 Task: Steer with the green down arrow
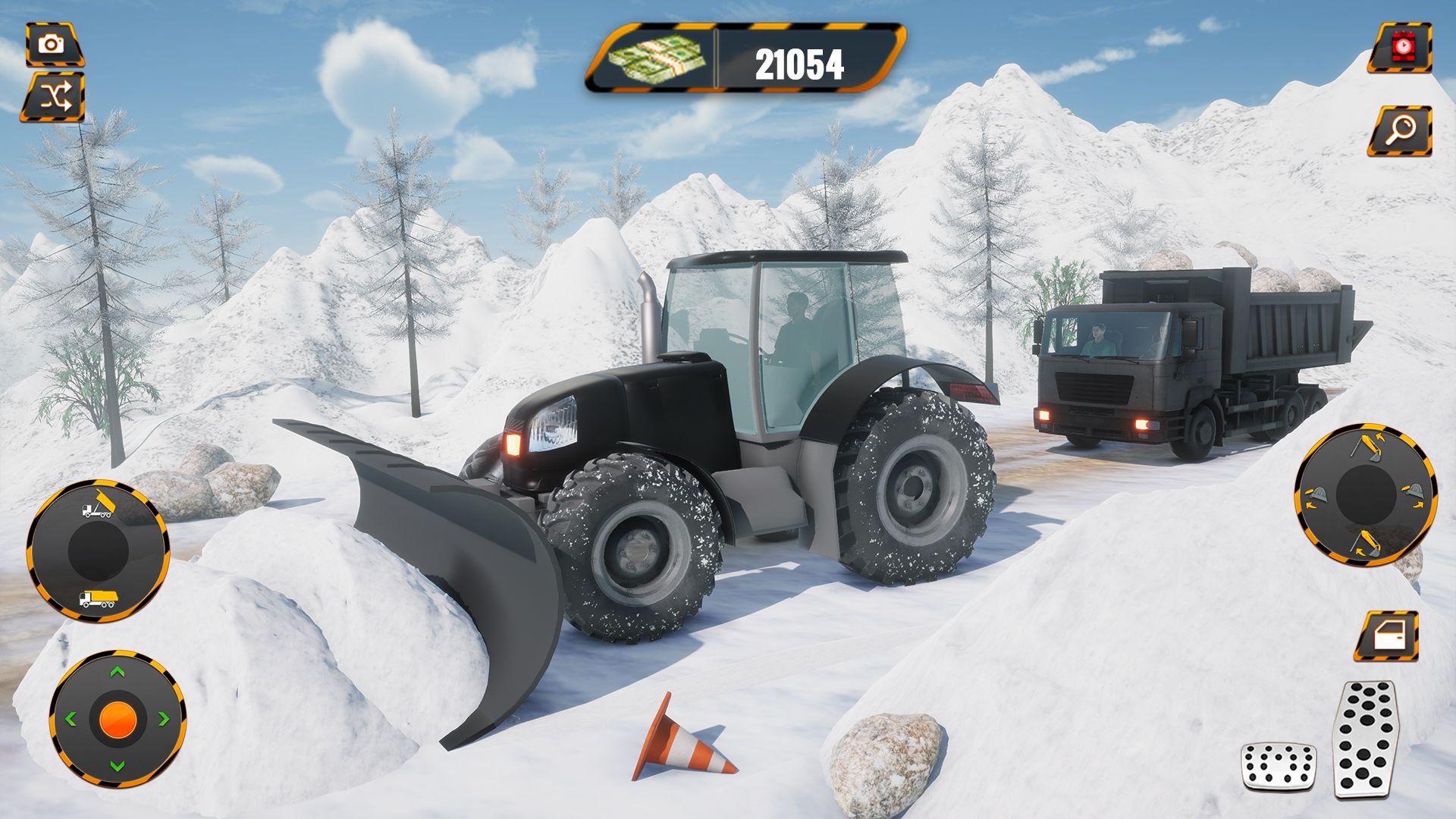coord(117,765)
